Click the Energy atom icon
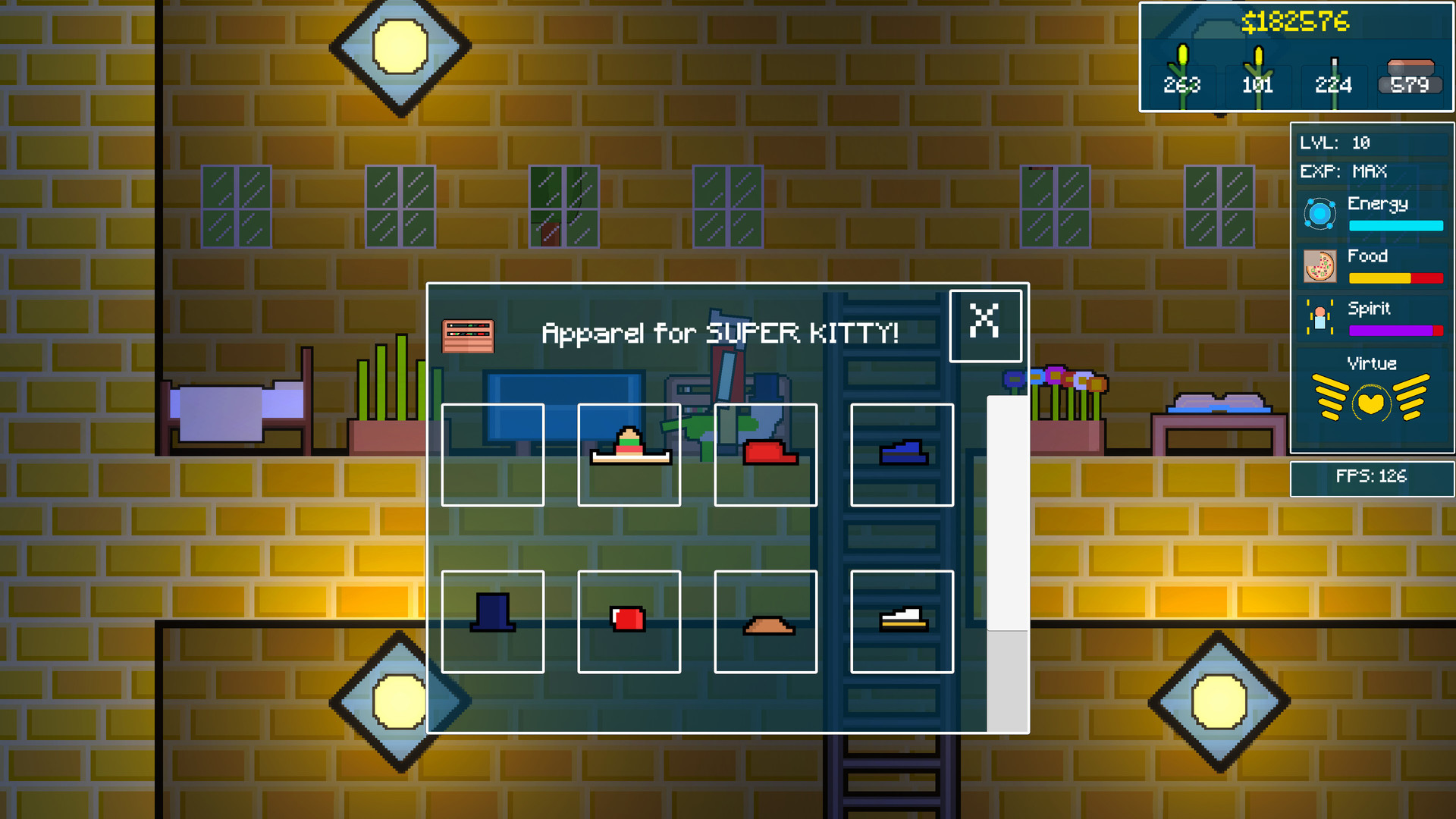Image resolution: width=1456 pixels, height=819 pixels. 1319,215
